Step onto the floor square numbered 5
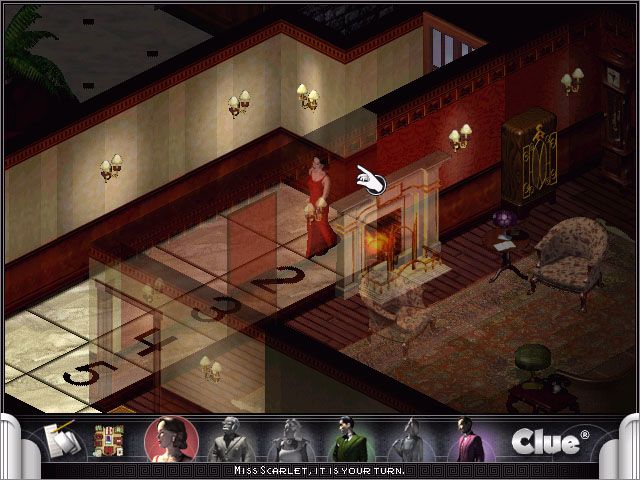Image resolution: width=640 pixels, height=480 pixels. click(x=85, y=377)
